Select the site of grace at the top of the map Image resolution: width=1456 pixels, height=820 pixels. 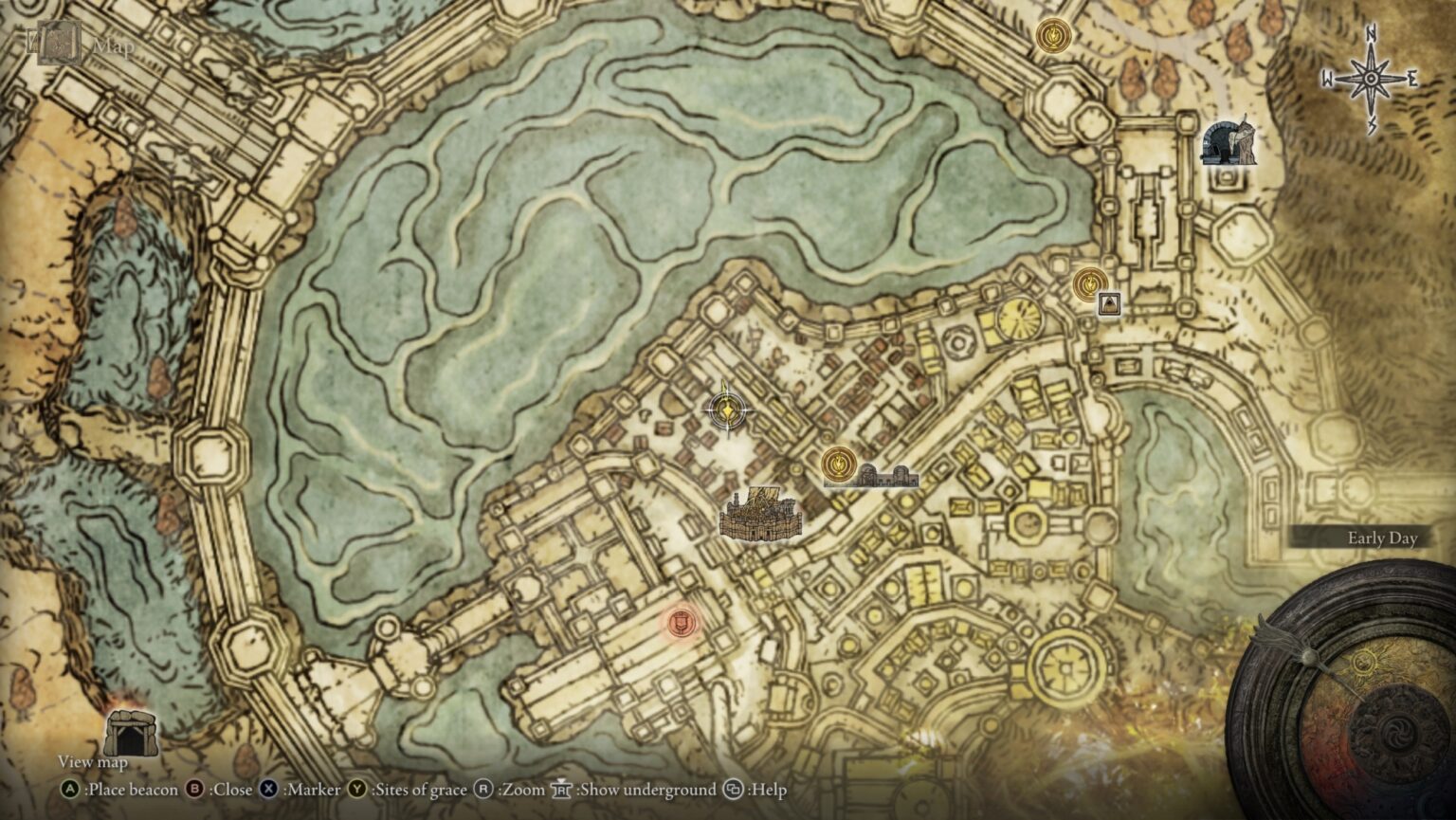1052,38
